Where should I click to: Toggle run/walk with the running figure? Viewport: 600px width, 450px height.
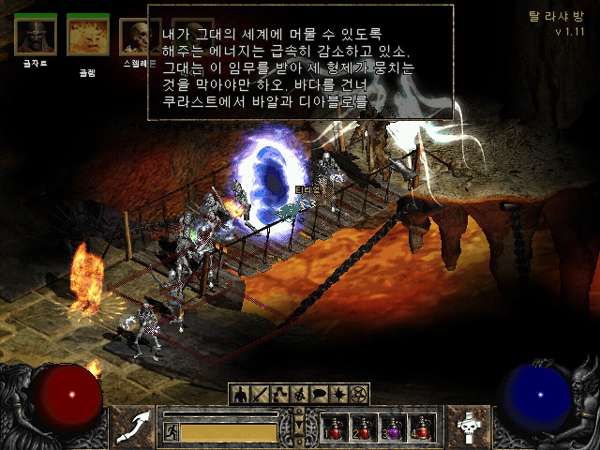pos(170,432)
